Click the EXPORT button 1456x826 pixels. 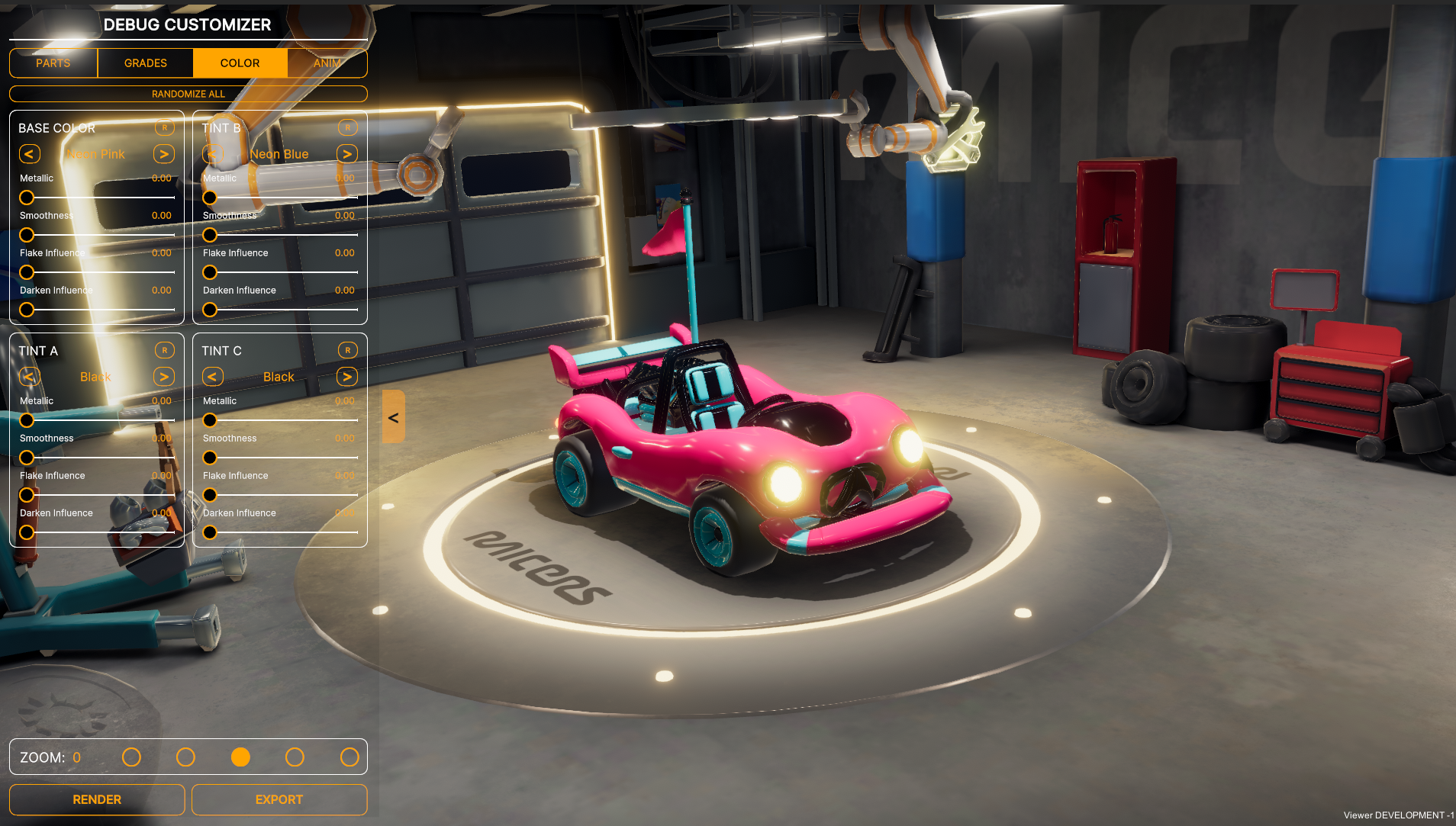click(279, 799)
